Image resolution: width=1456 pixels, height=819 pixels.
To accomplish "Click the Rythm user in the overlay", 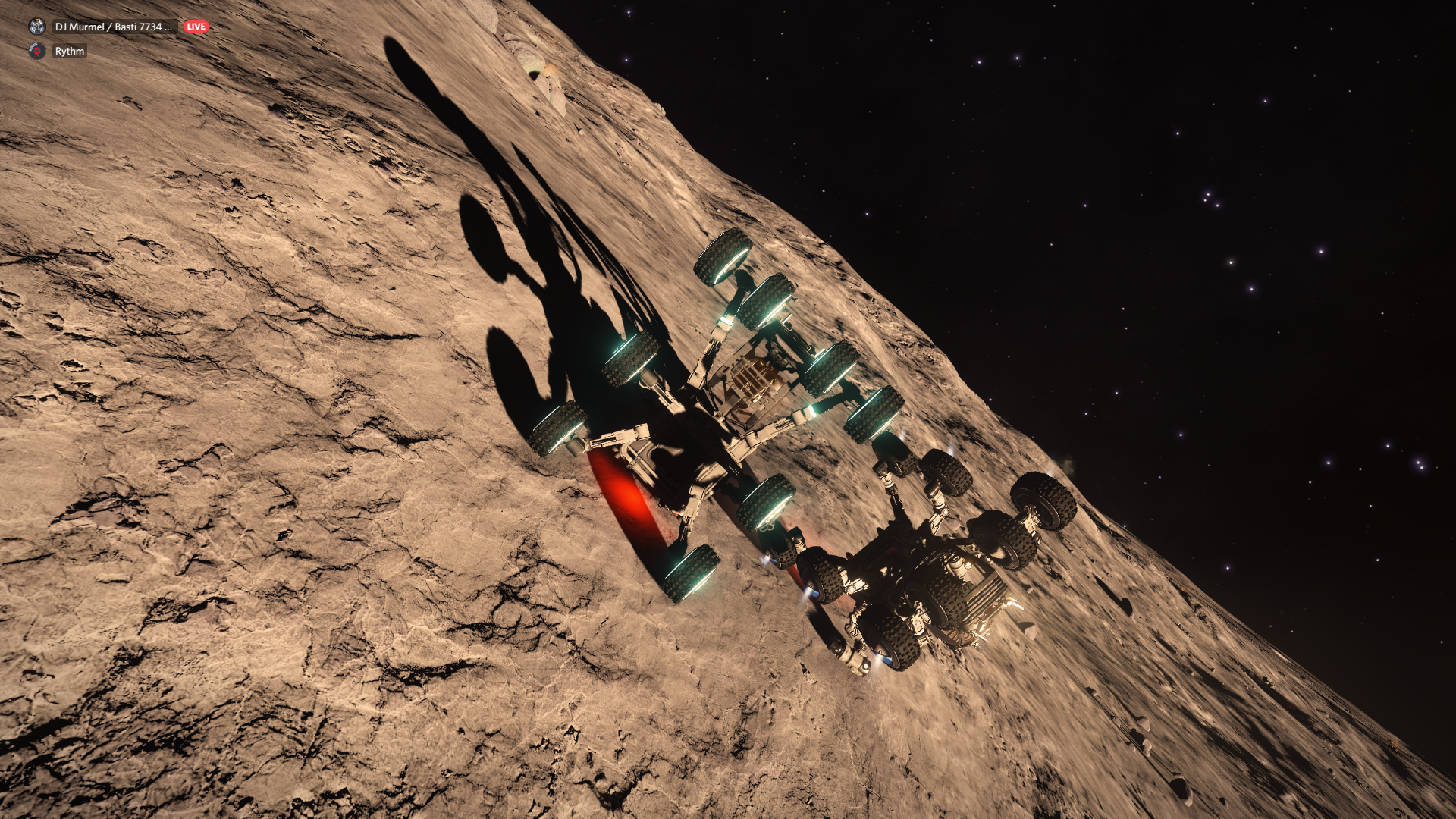I will click(x=69, y=51).
